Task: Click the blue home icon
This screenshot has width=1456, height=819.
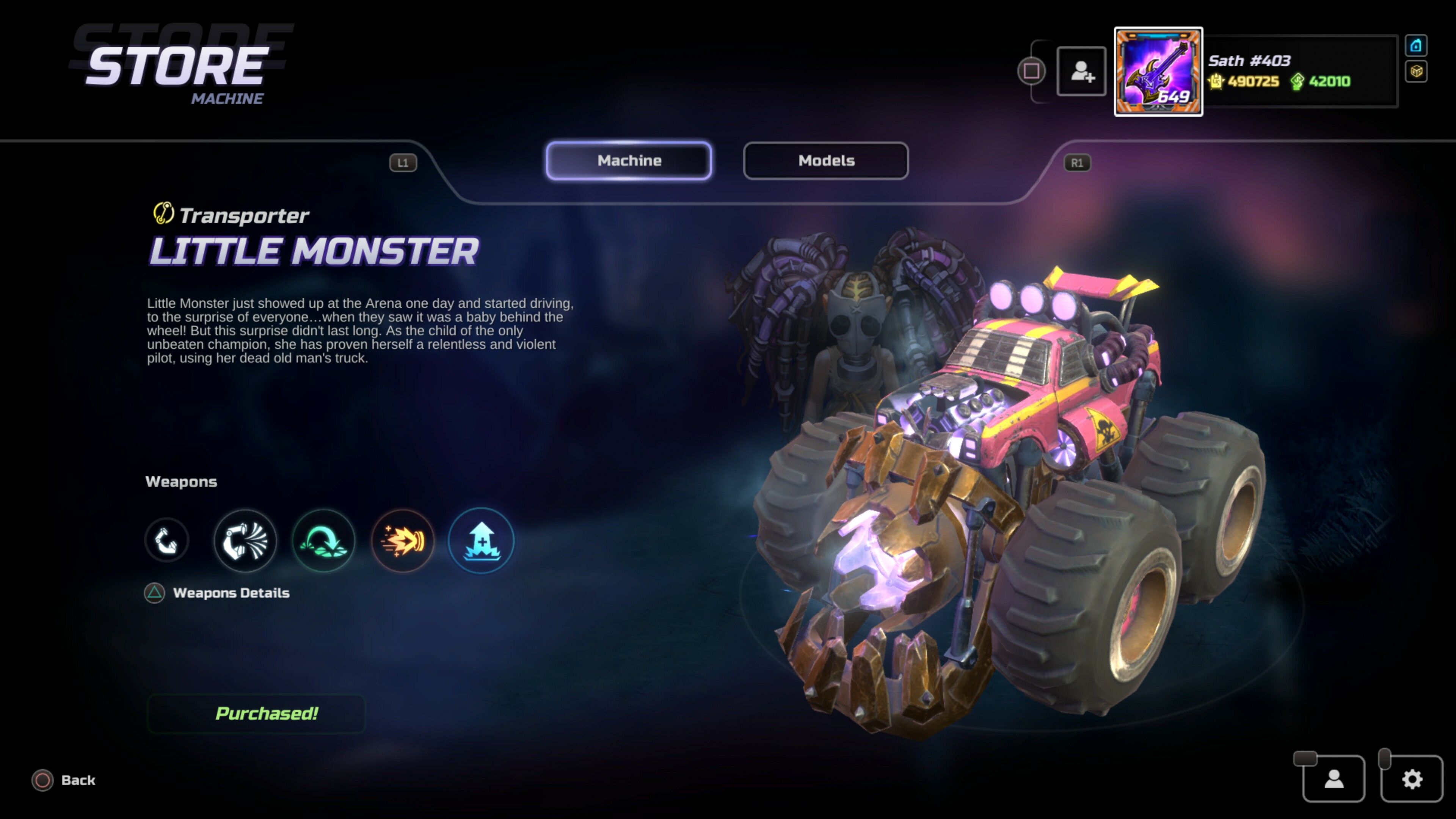Action: (x=1415, y=46)
